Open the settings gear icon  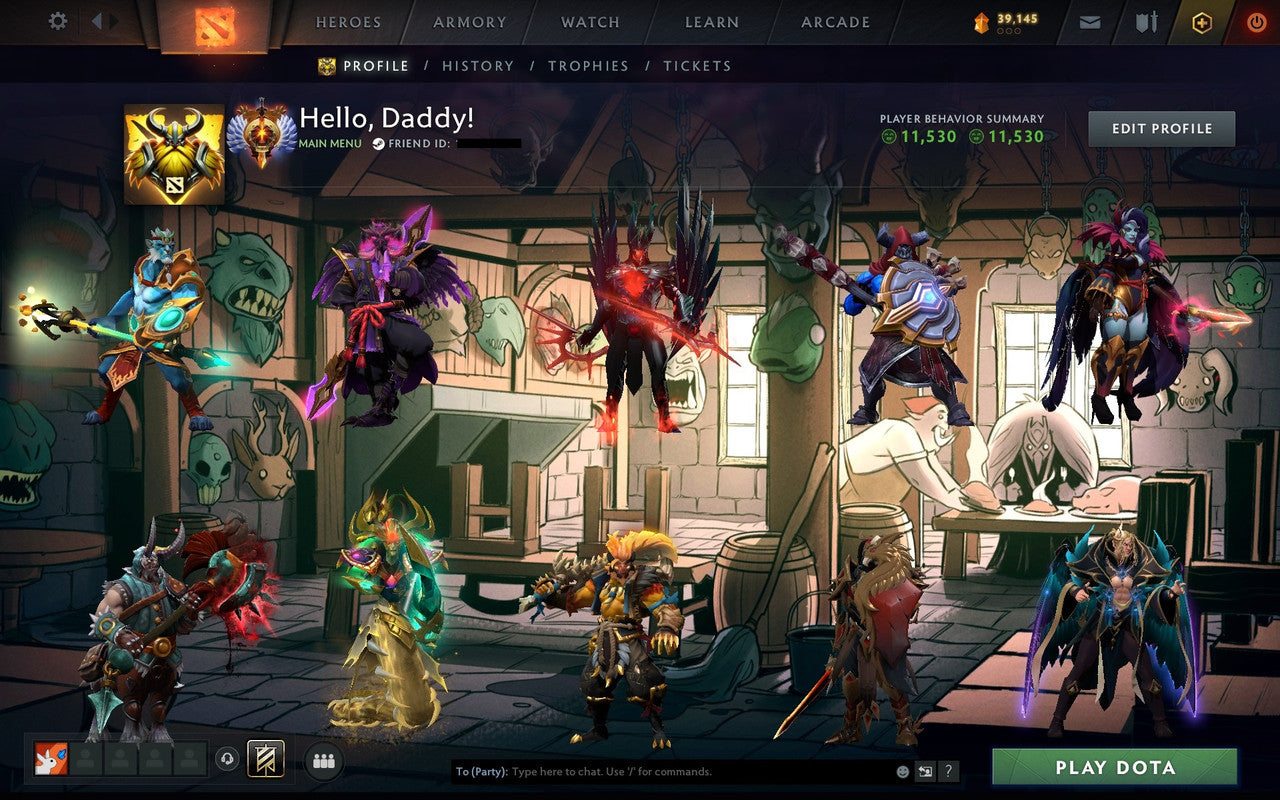click(x=57, y=21)
